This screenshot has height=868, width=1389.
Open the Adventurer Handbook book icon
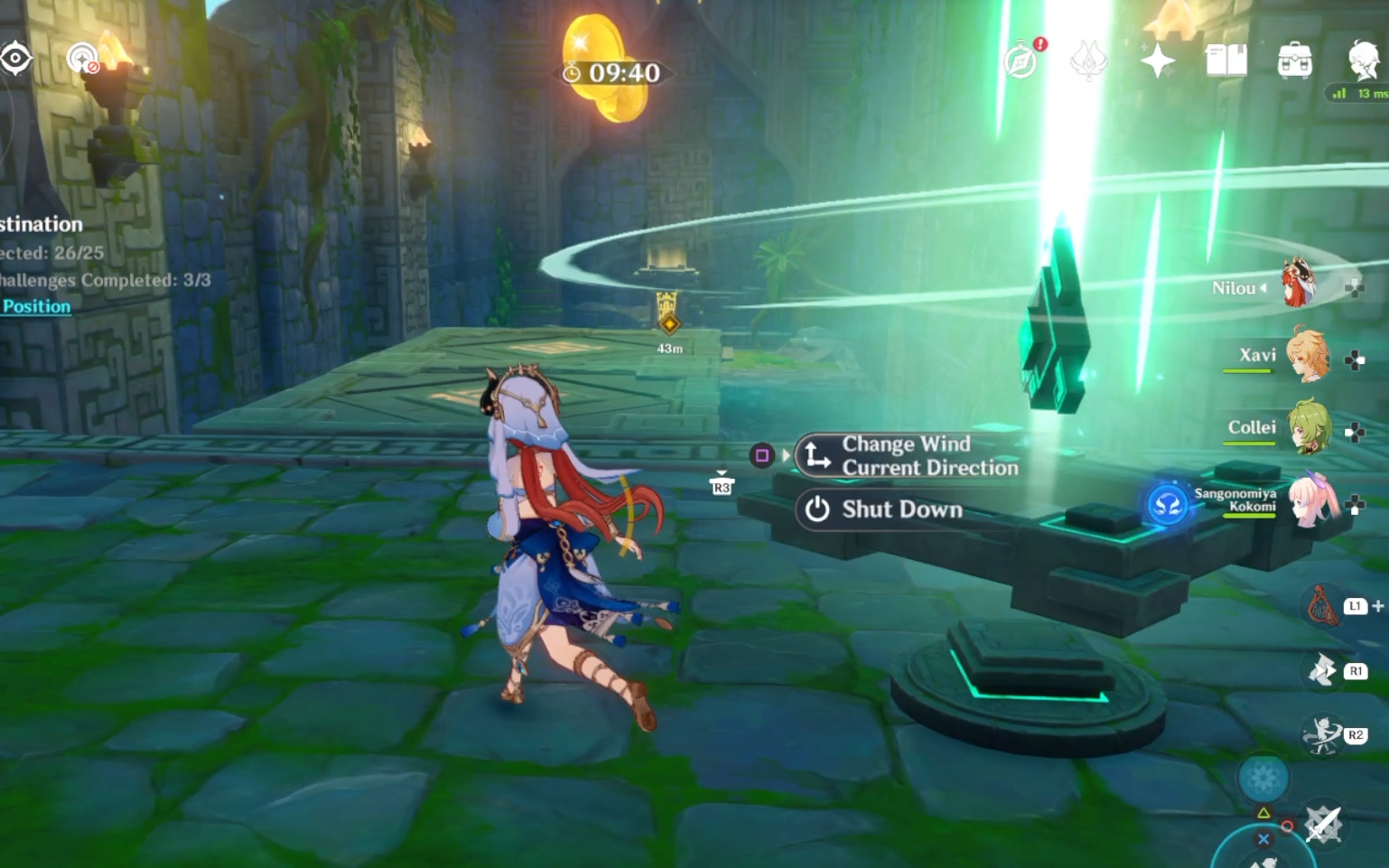coord(1226,61)
